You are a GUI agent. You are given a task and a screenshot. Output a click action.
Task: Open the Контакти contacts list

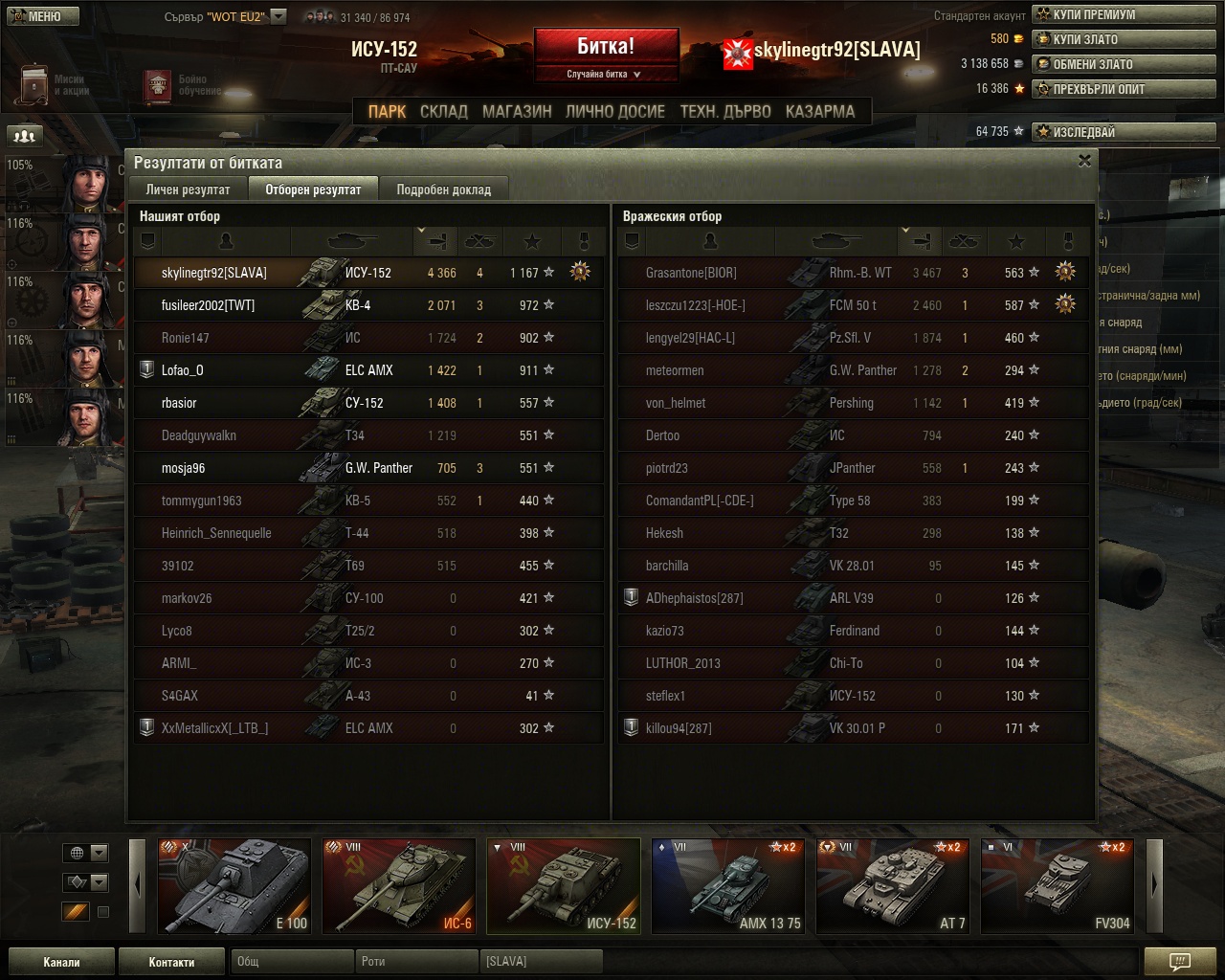(171, 962)
